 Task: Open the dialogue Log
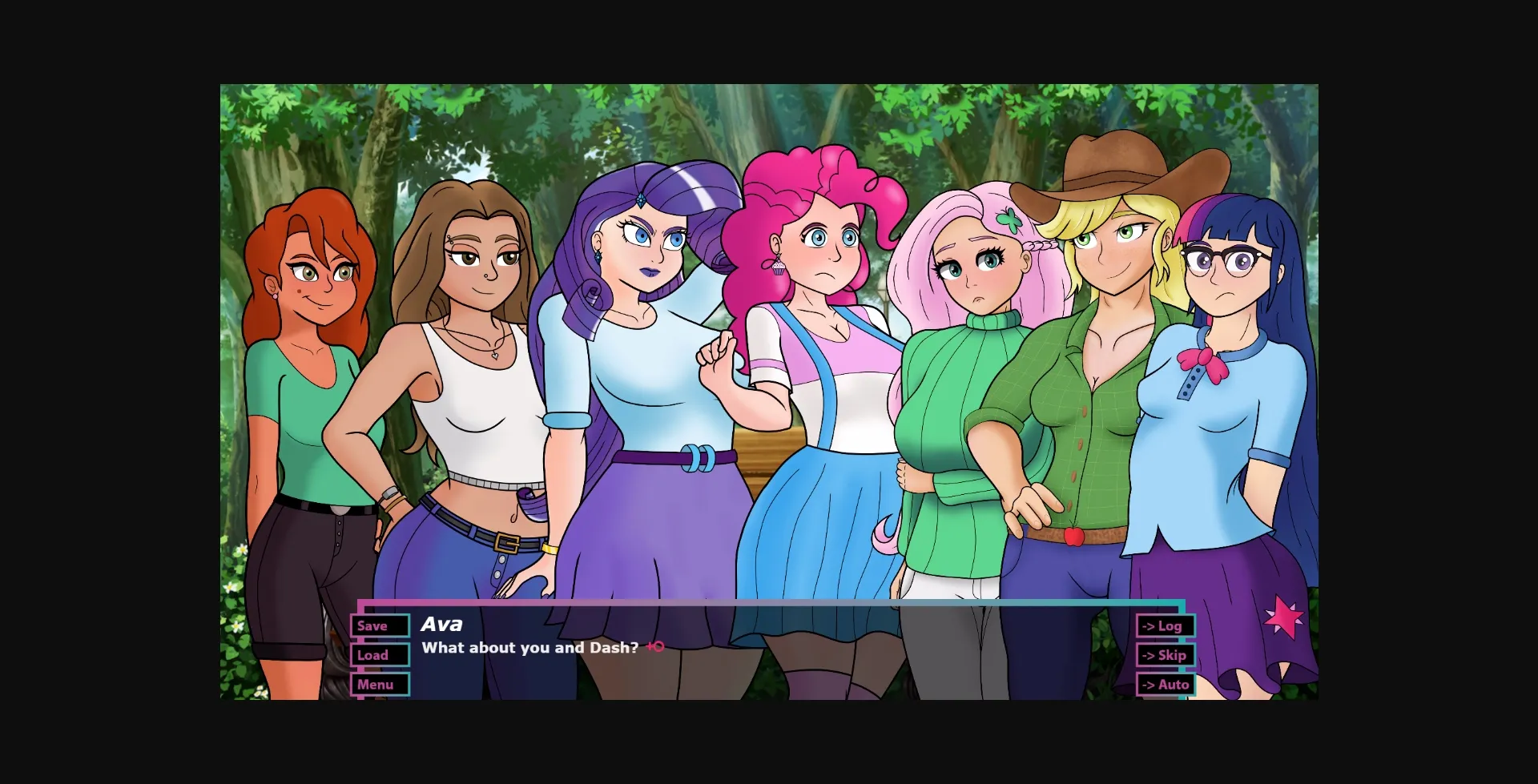(x=1166, y=625)
